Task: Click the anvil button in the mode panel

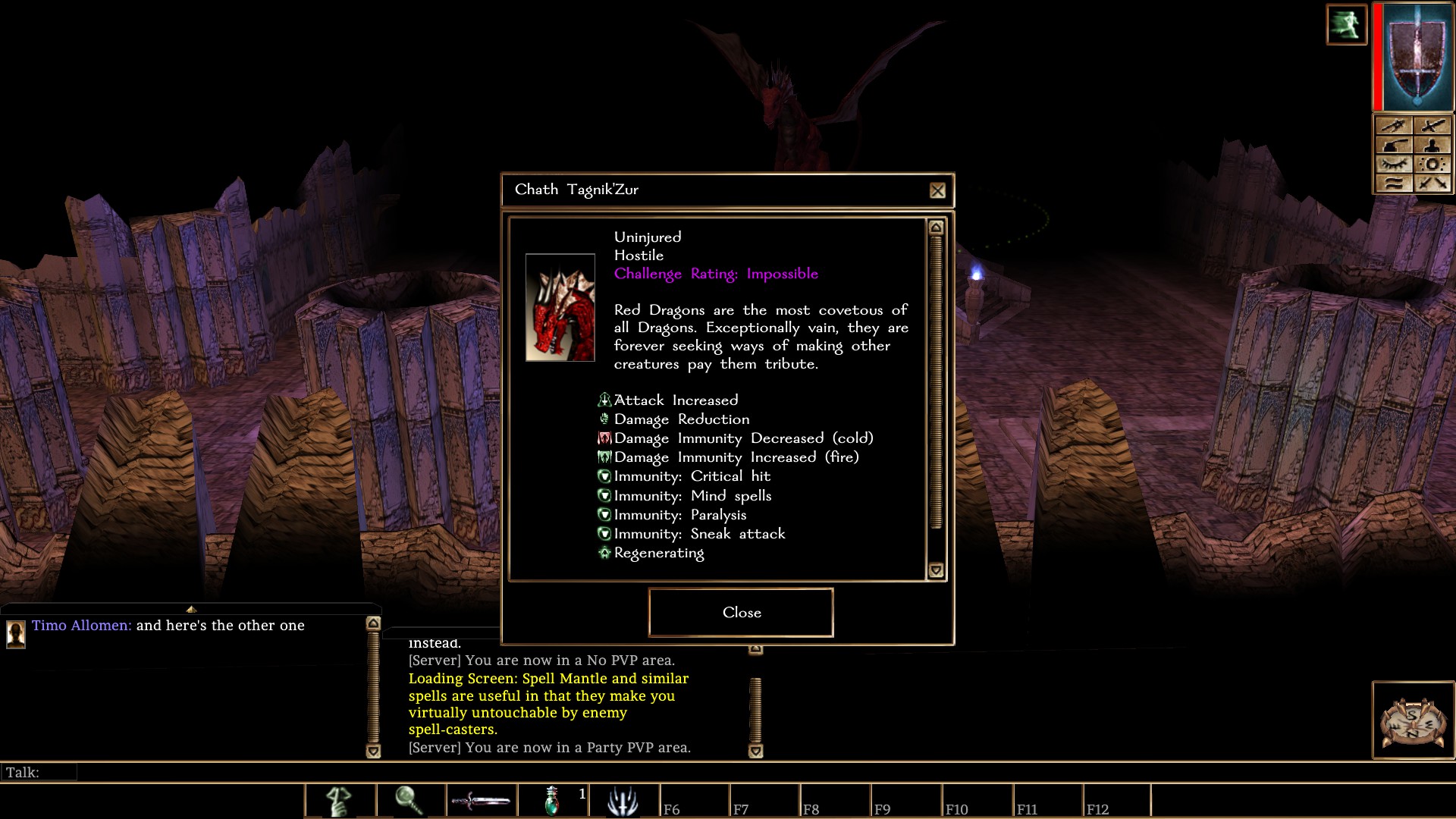Action: point(1394,146)
